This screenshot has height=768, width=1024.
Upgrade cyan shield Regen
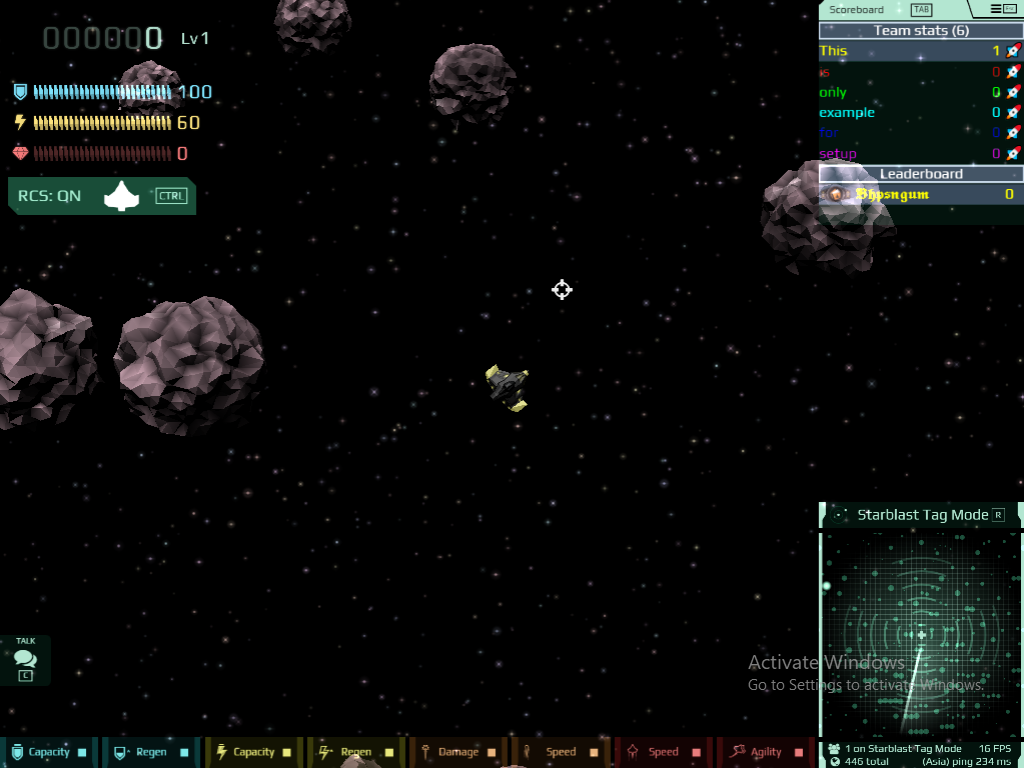point(151,752)
